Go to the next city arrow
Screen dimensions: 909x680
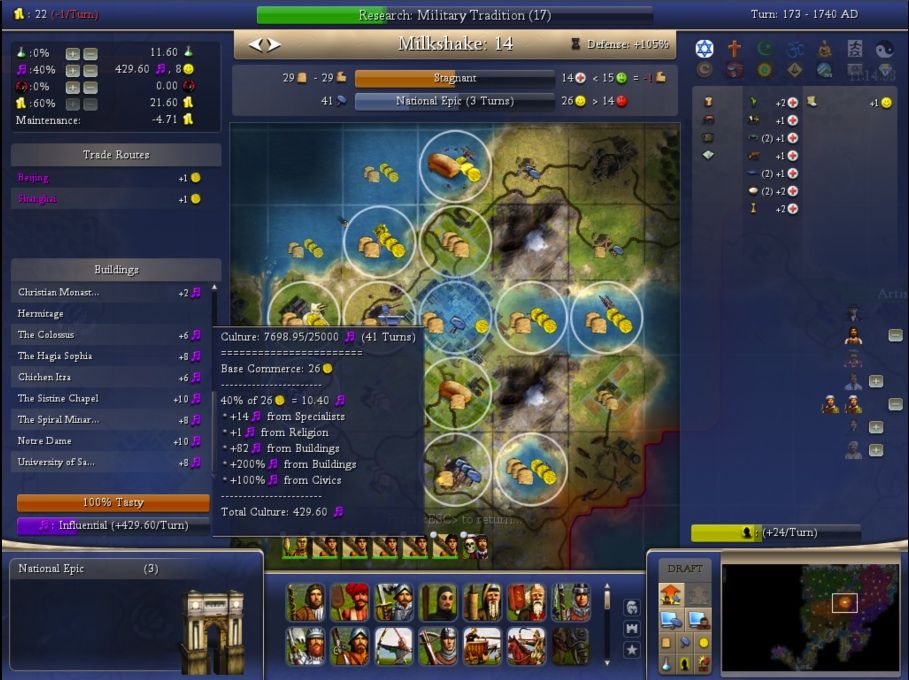click(274, 44)
